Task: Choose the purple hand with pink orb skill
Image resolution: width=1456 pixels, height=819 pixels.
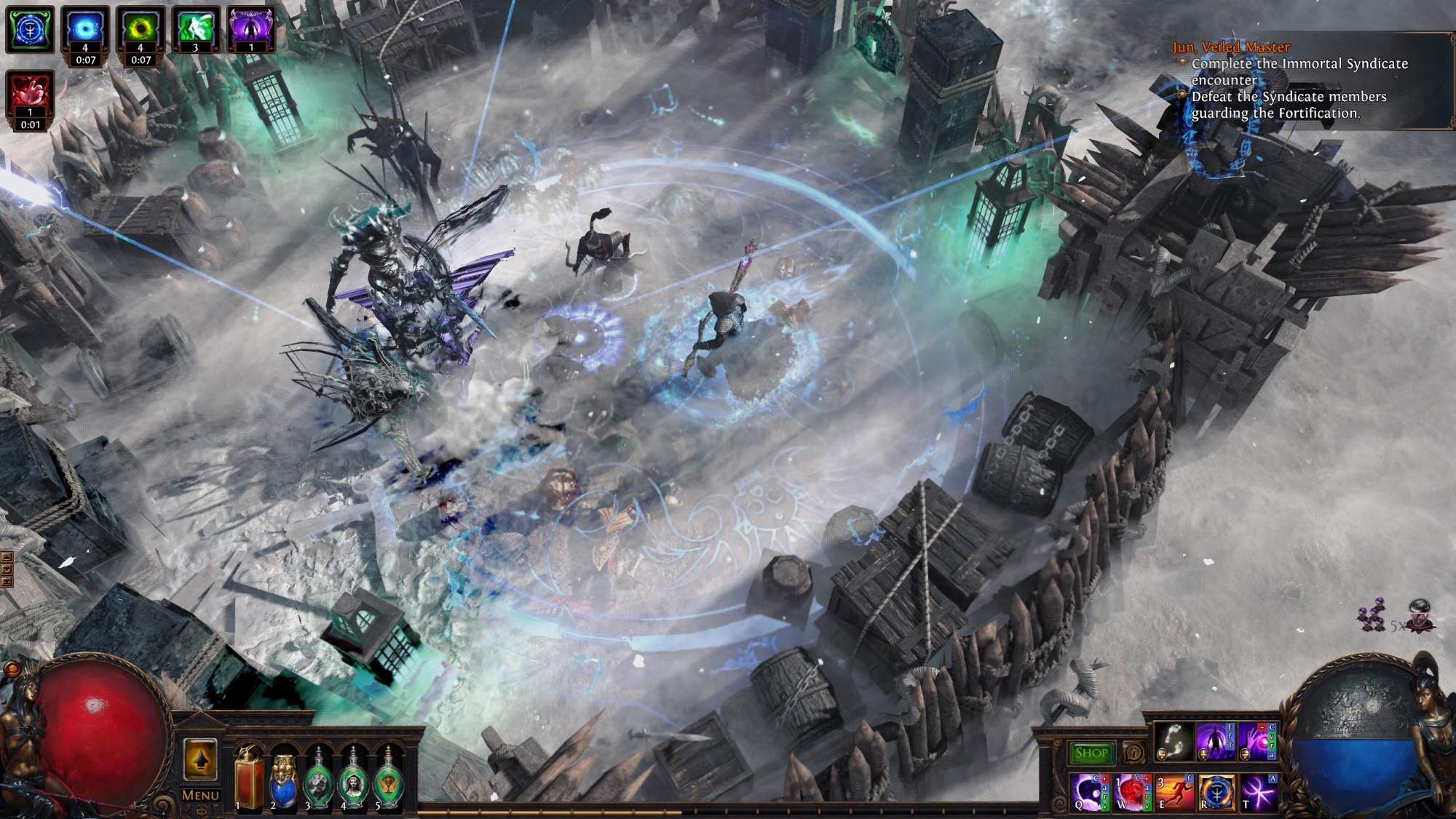Action: [1256, 742]
